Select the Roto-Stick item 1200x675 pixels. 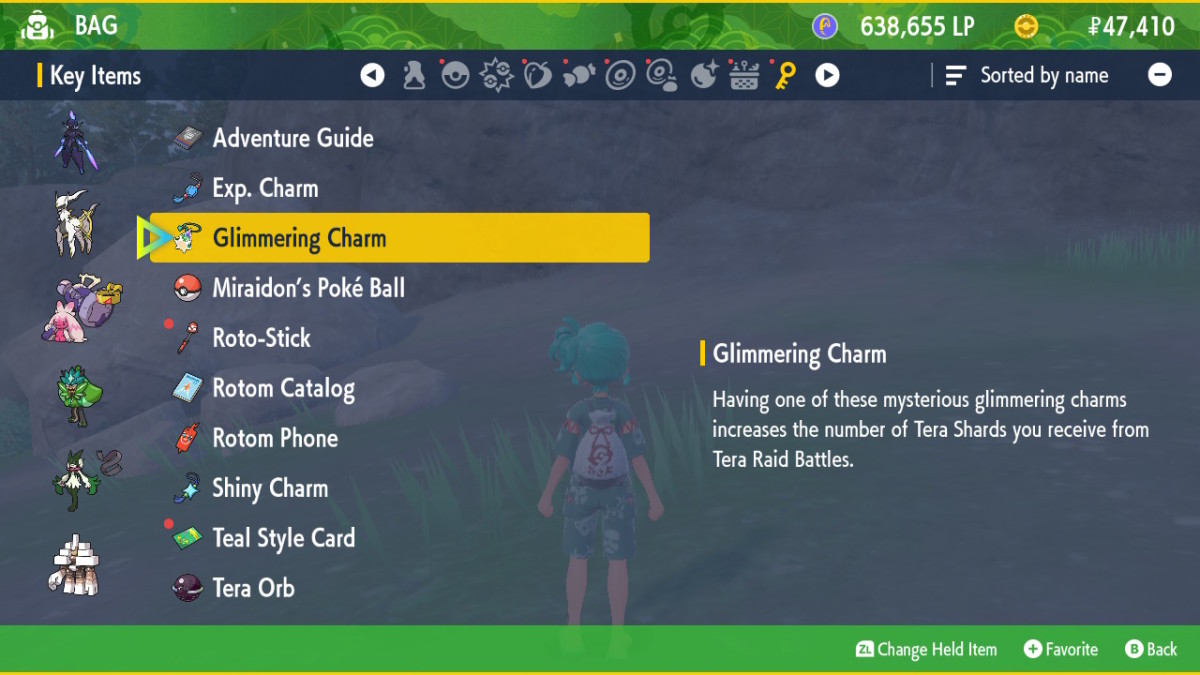coord(261,338)
